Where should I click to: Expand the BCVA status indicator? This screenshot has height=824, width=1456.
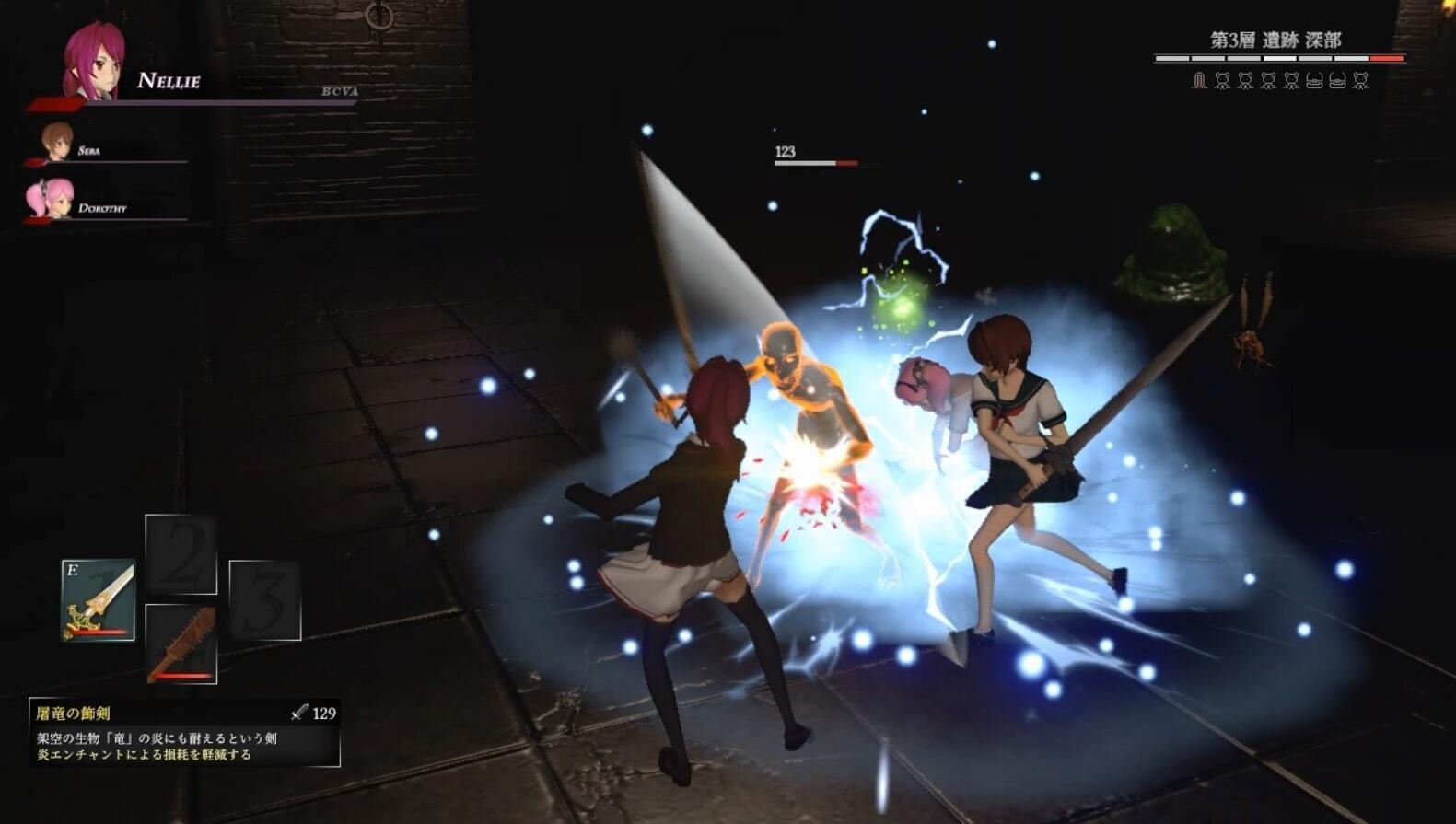tap(337, 91)
